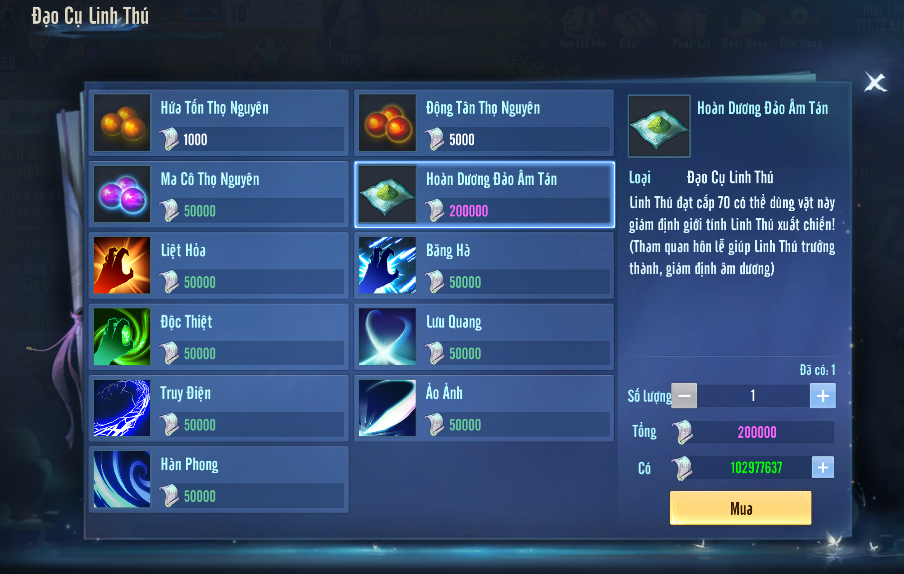
Task: Select Hoàn Dương Đảo Âm Tán in the list
Action: [x=484, y=194]
